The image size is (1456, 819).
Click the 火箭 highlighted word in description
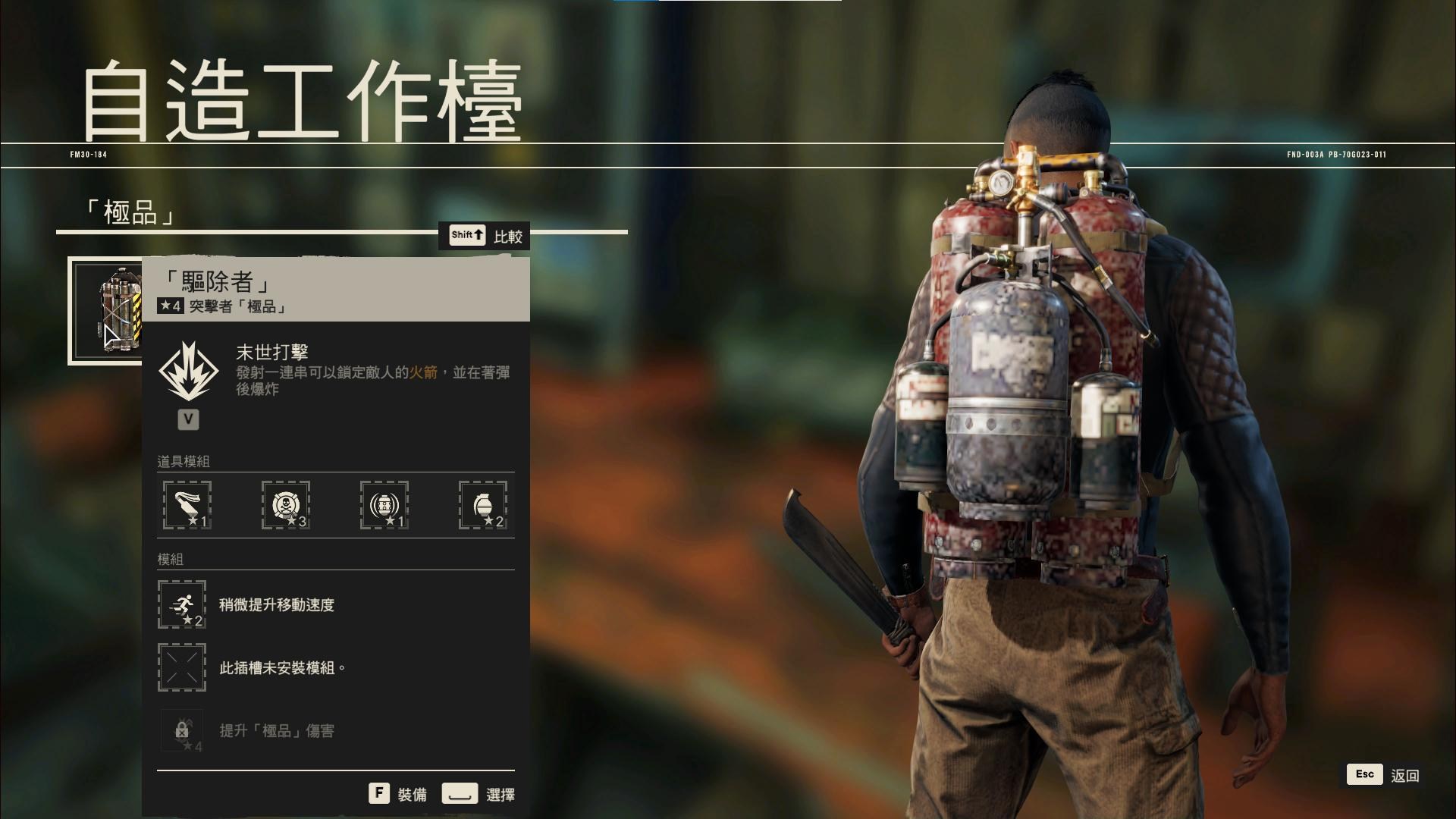tap(425, 372)
